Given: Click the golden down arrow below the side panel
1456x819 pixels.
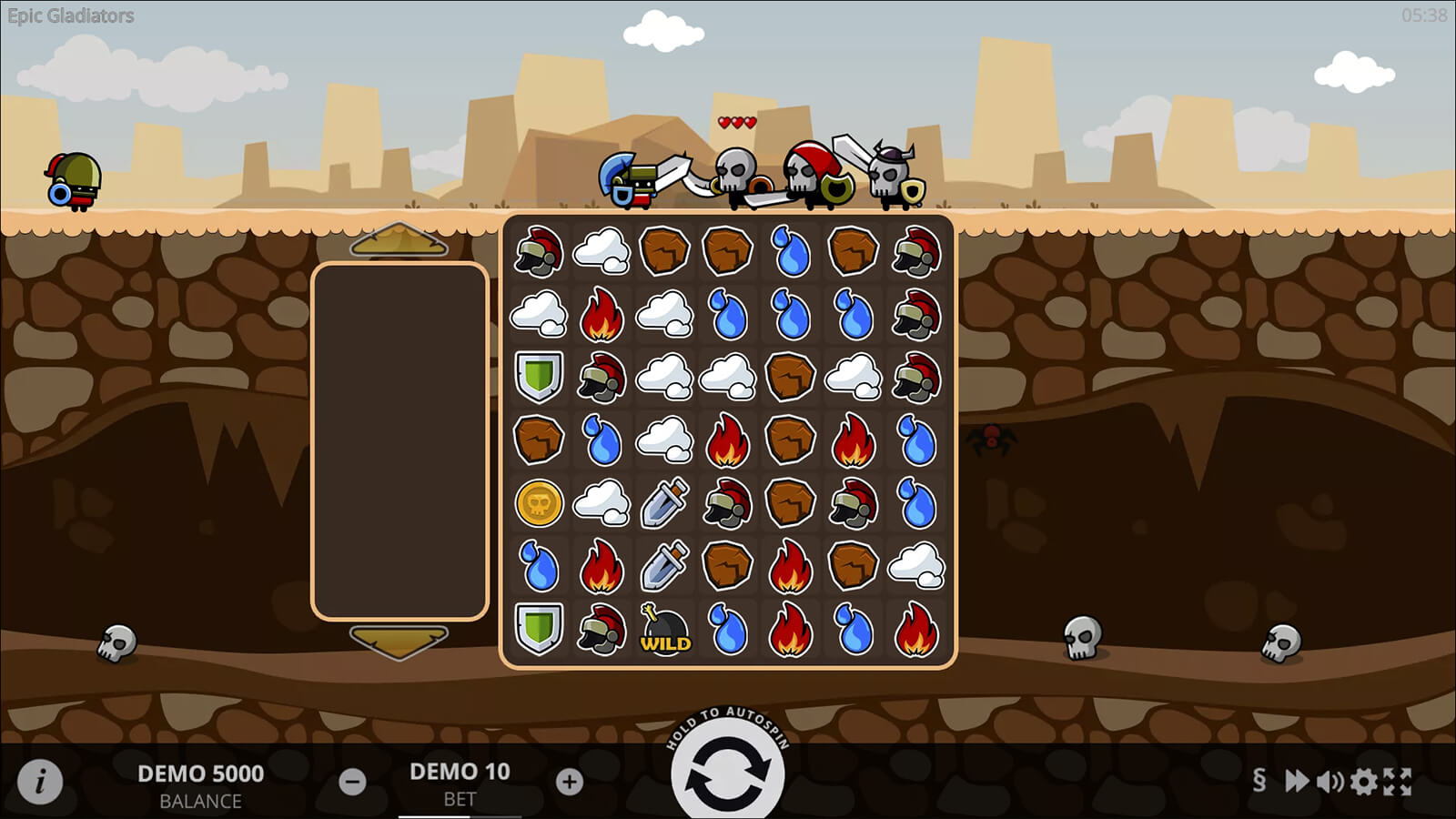Looking at the screenshot, I should click(399, 641).
